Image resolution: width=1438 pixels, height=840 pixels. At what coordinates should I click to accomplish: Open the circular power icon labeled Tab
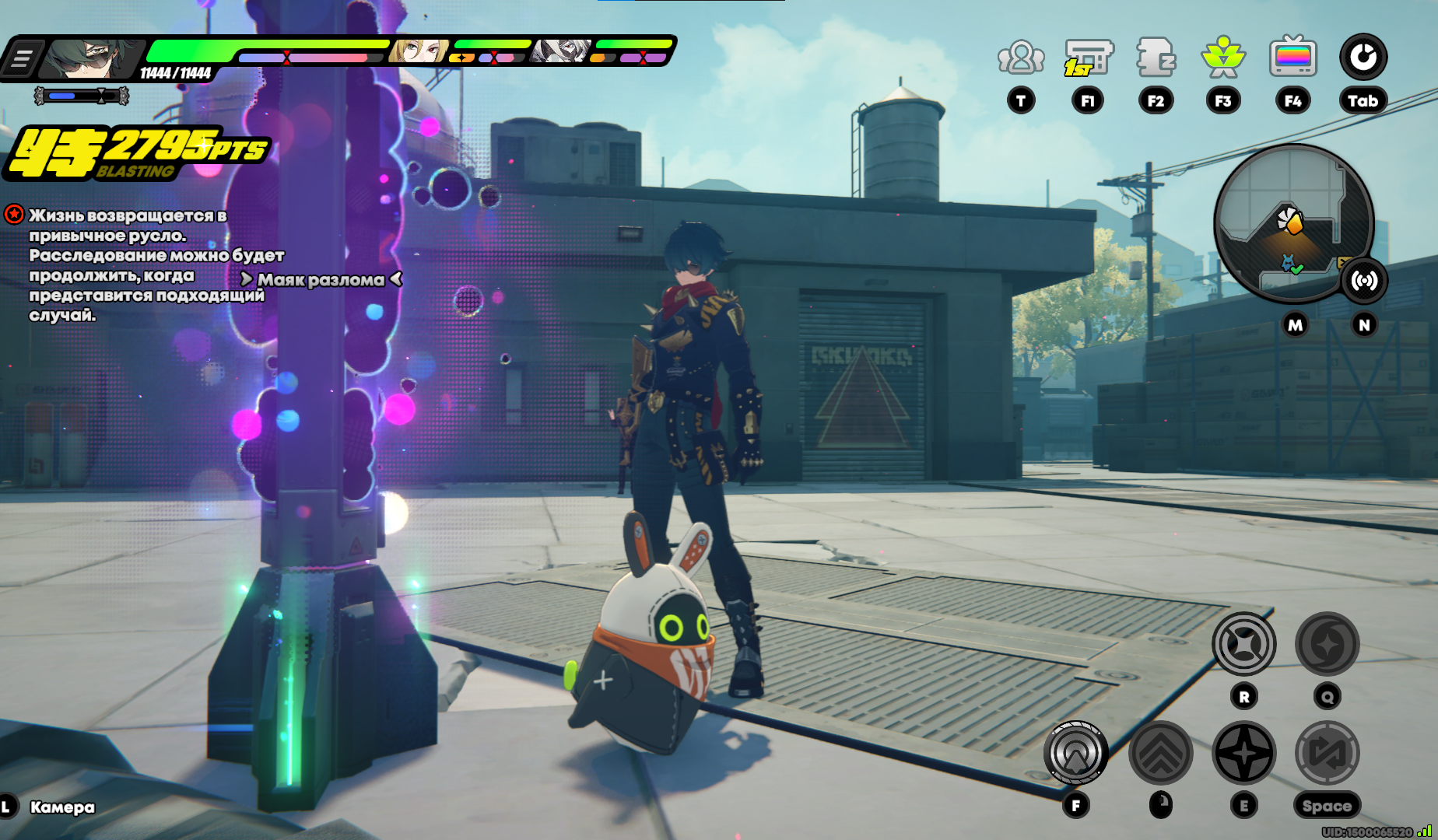point(1363,58)
